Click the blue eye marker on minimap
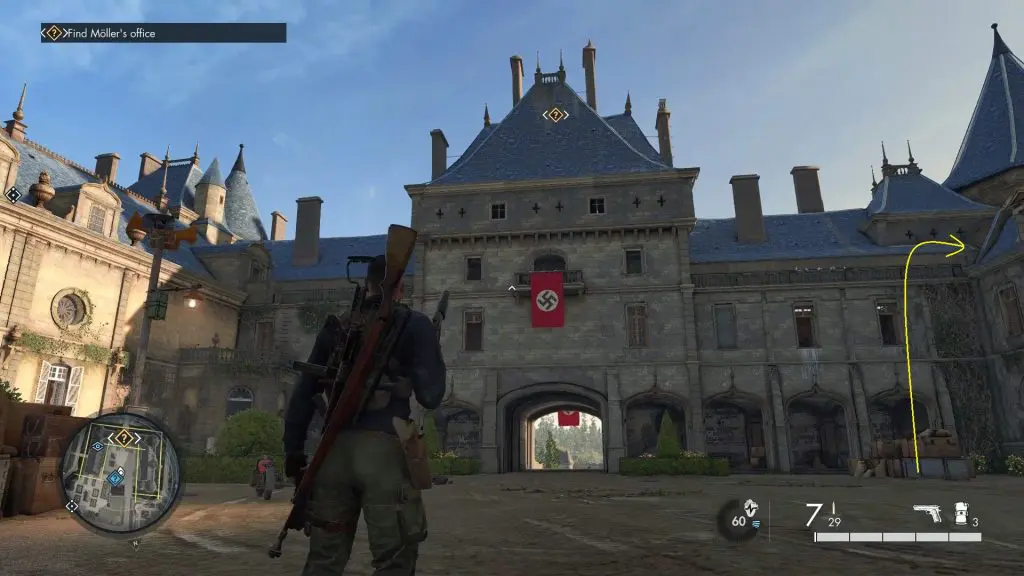 [97, 446]
